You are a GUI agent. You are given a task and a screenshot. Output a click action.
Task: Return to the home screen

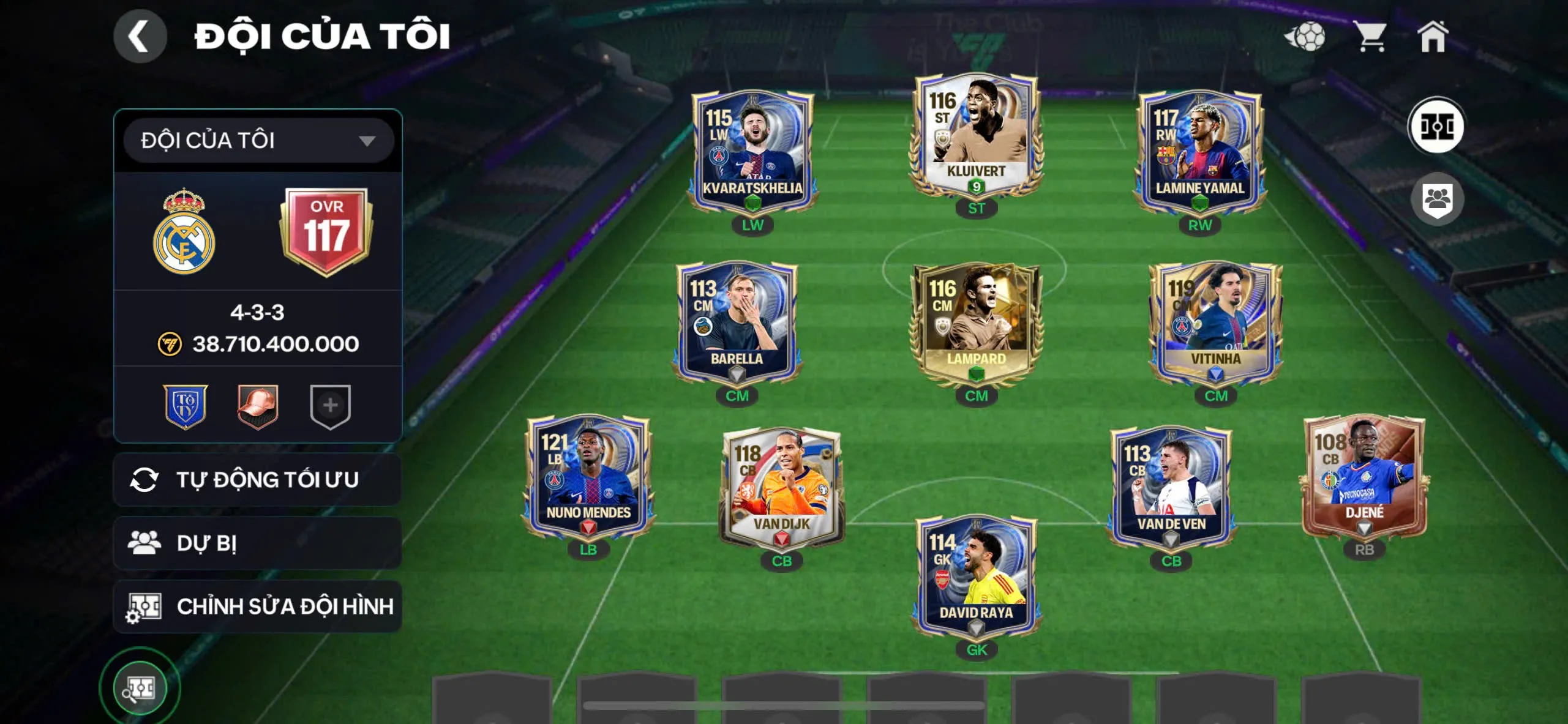pos(1433,37)
